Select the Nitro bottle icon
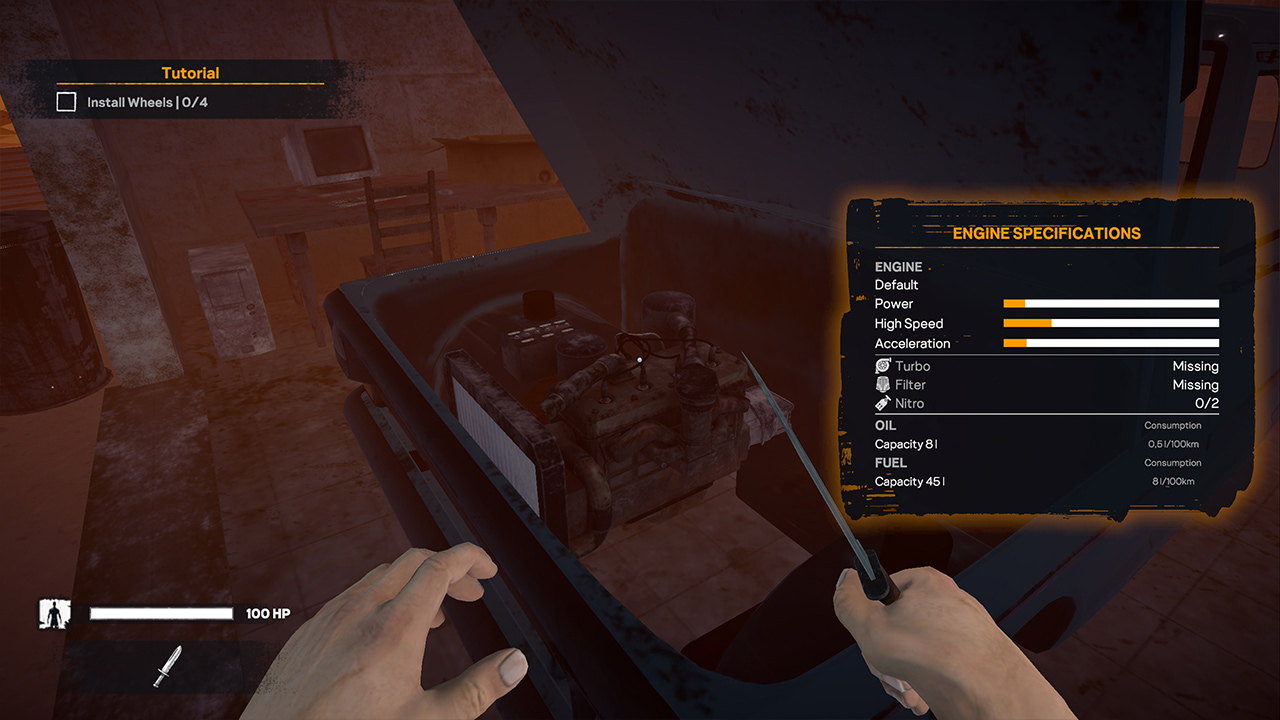The image size is (1280, 720). [881, 403]
